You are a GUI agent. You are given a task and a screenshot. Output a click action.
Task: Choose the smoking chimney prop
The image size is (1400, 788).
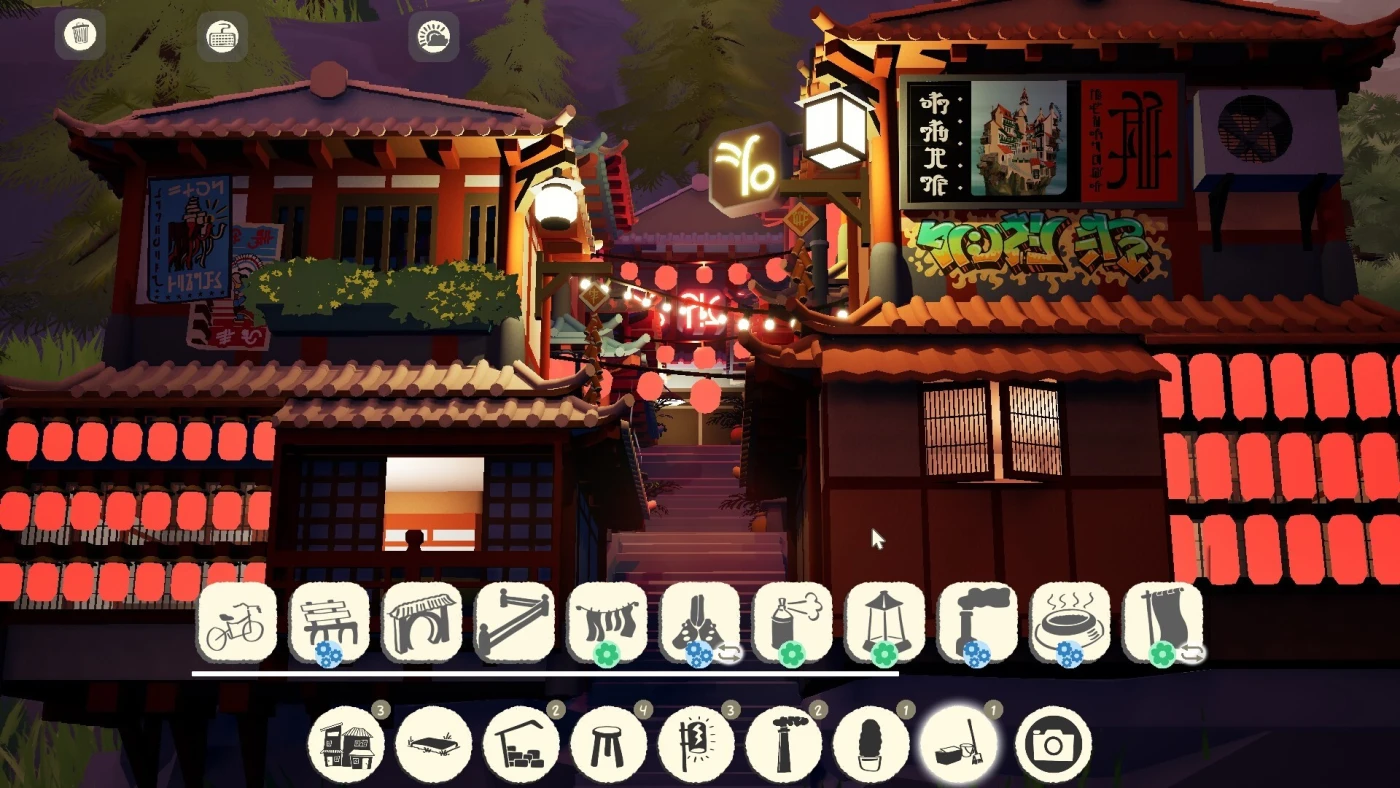click(977, 623)
